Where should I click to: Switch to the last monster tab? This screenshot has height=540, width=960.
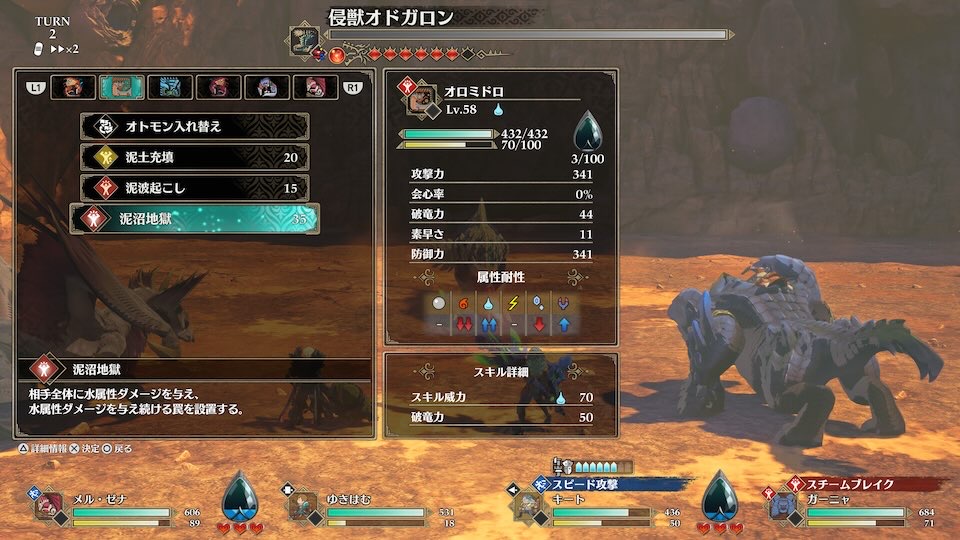314,88
